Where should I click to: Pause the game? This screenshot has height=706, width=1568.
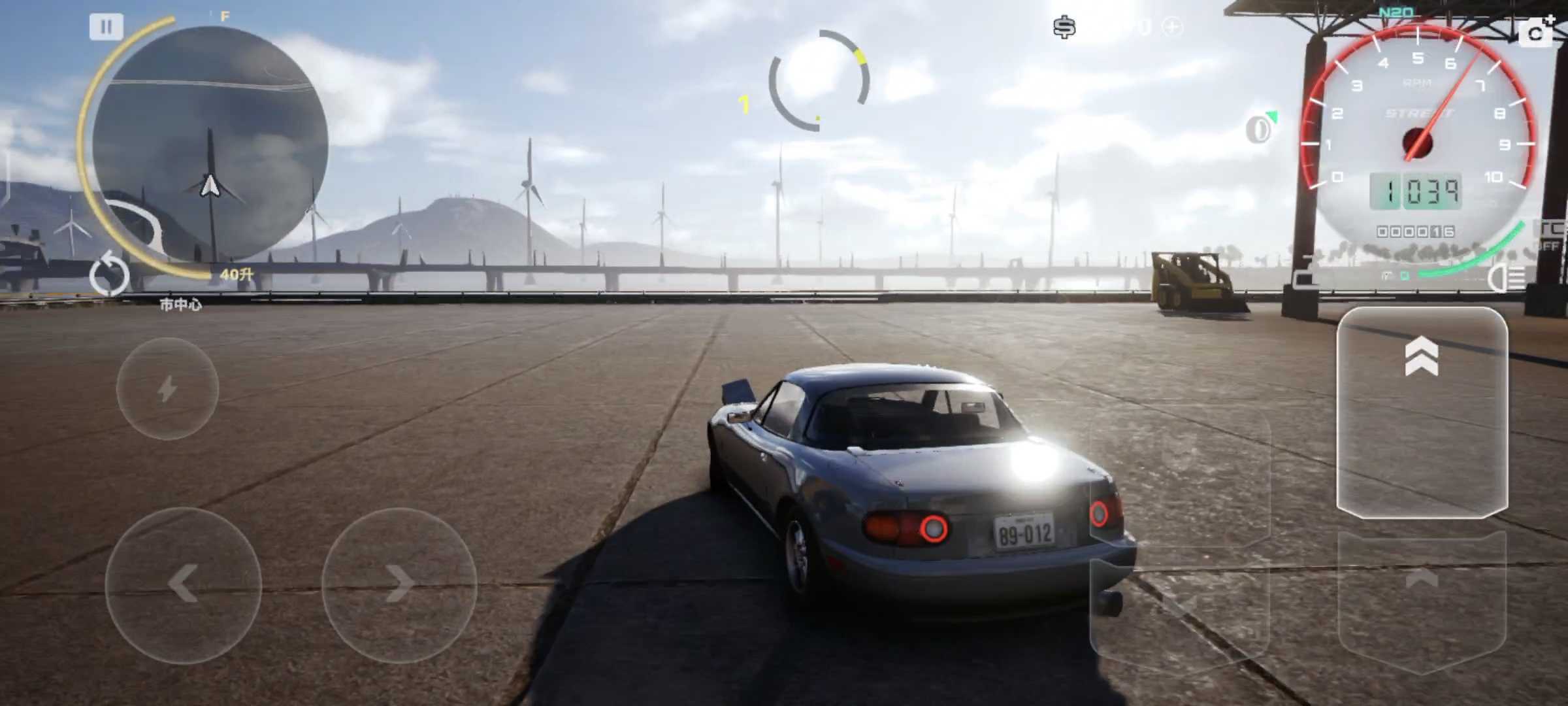tap(106, 27)
